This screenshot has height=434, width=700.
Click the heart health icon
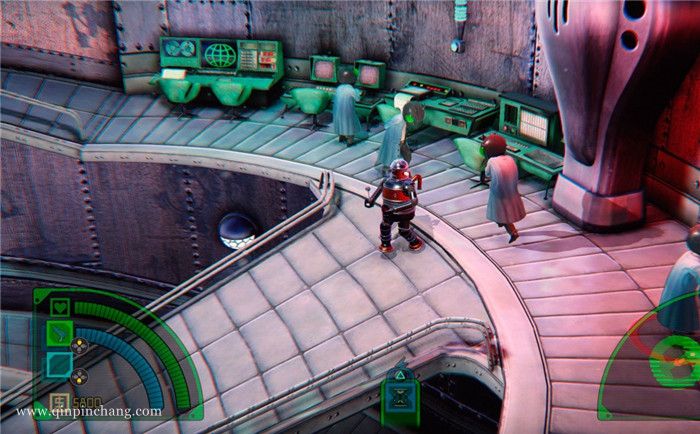click(x=59, y=306)
